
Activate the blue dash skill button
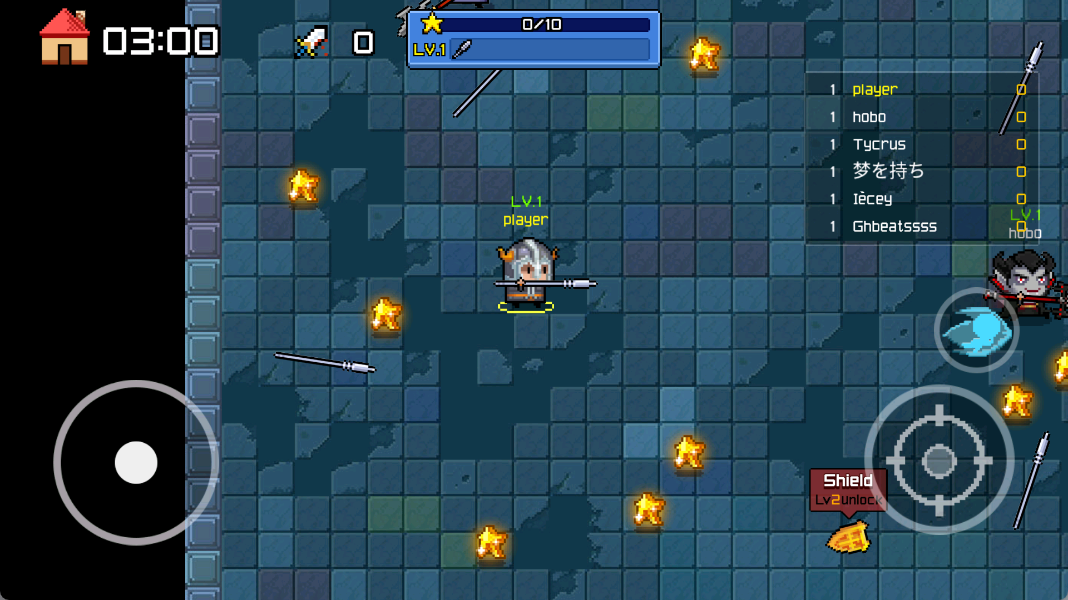point(976,330)
